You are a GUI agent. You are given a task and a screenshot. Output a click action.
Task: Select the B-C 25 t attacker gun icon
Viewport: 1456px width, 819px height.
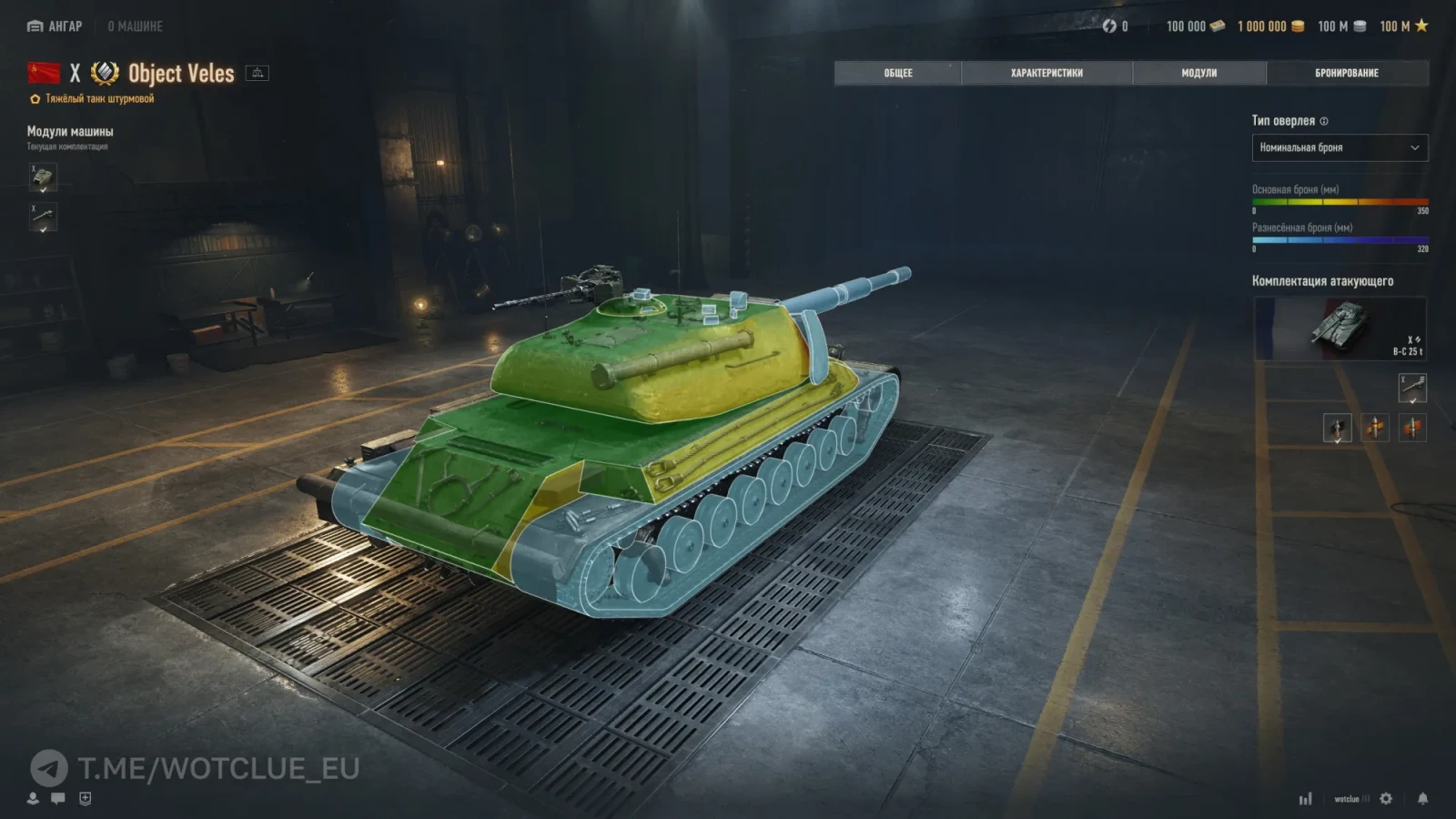point(1412,388)
